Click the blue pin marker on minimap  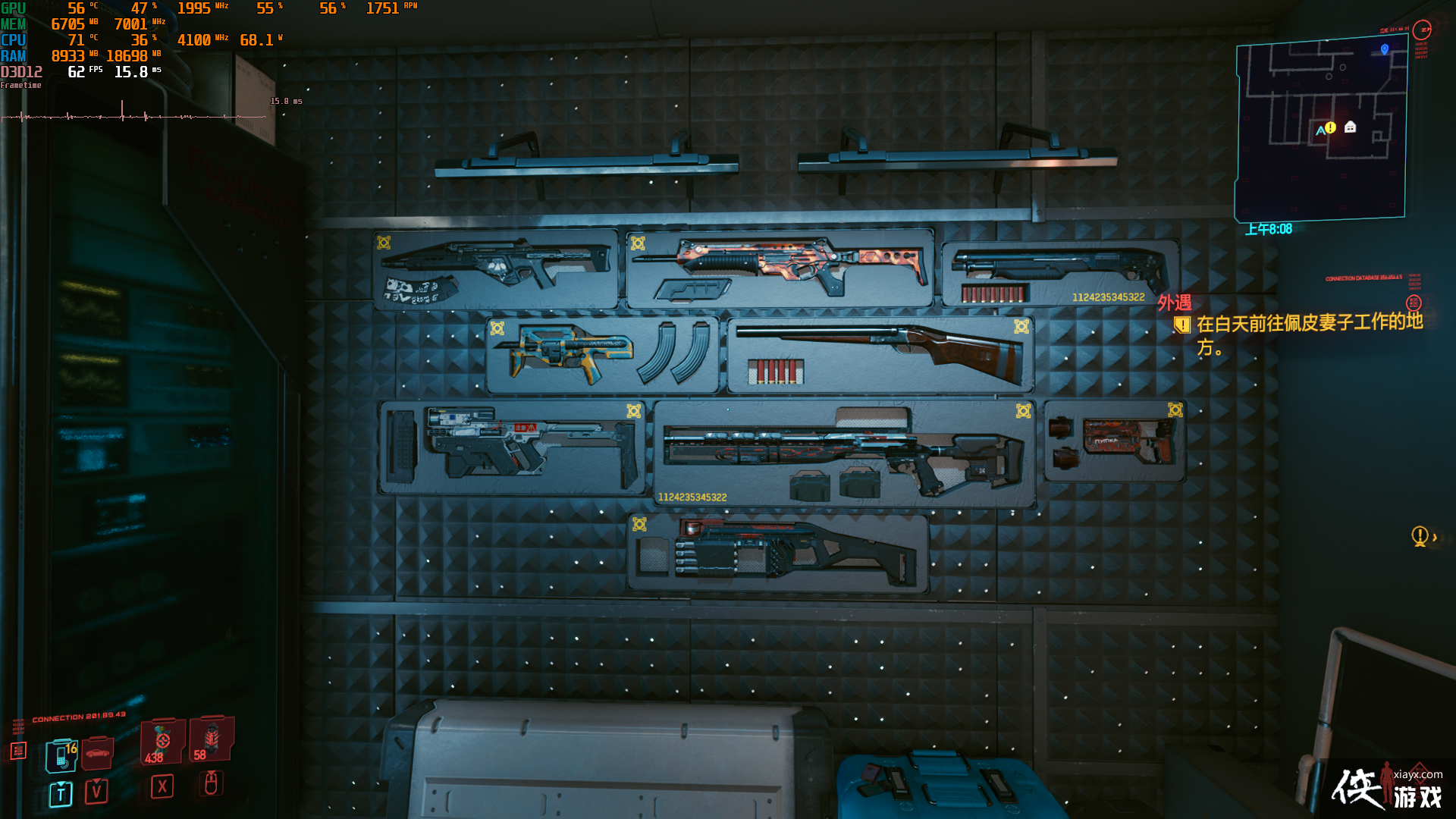coord(1385,49)
